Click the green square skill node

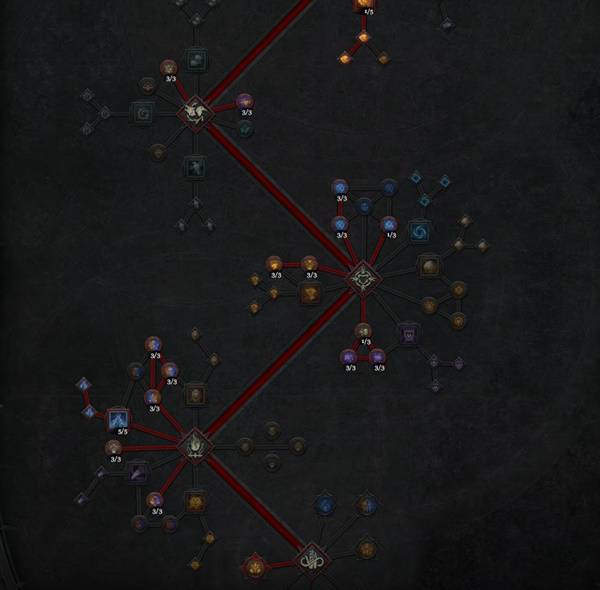click(142, 112)
